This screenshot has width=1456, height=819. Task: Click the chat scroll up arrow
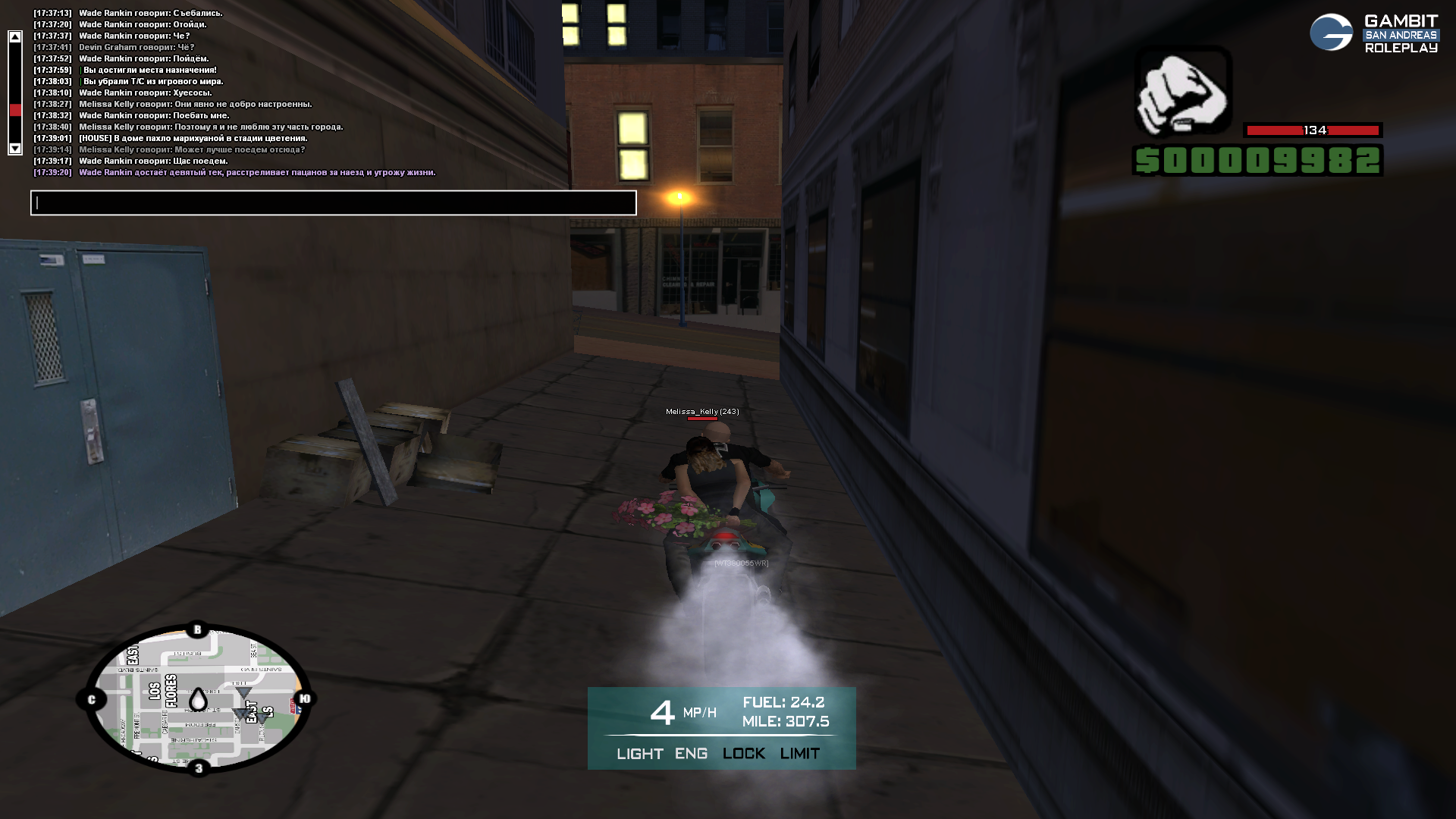15,36
